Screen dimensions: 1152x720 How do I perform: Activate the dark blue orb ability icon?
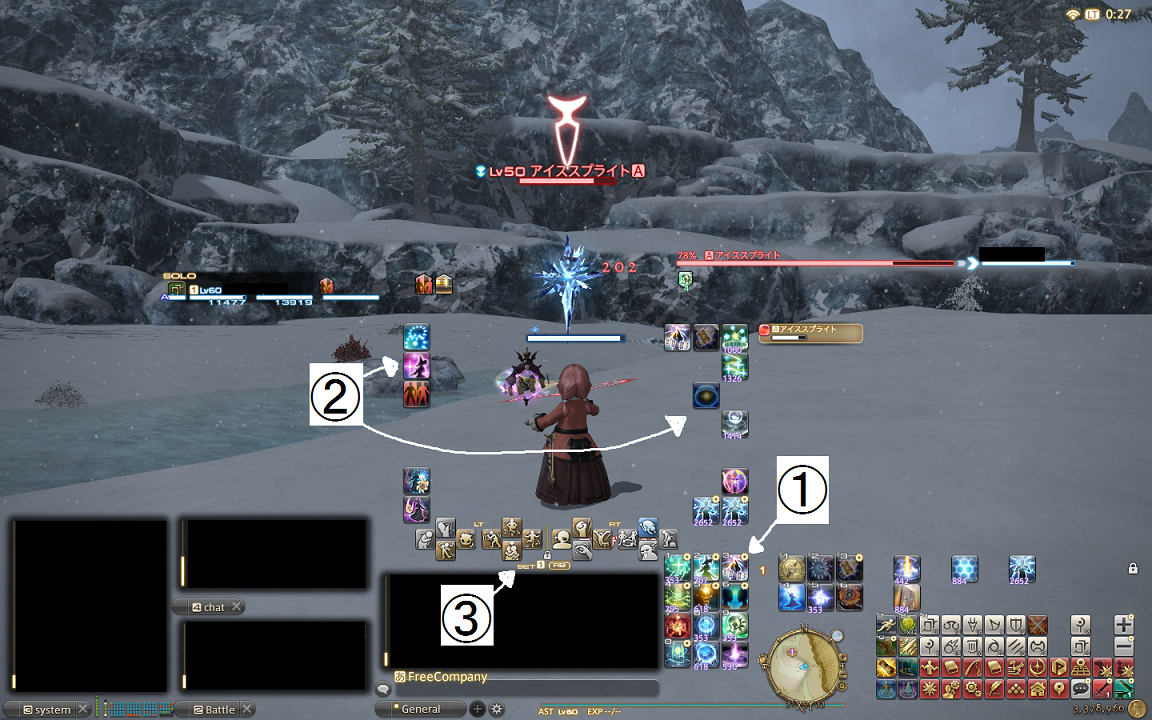point(706,396)
